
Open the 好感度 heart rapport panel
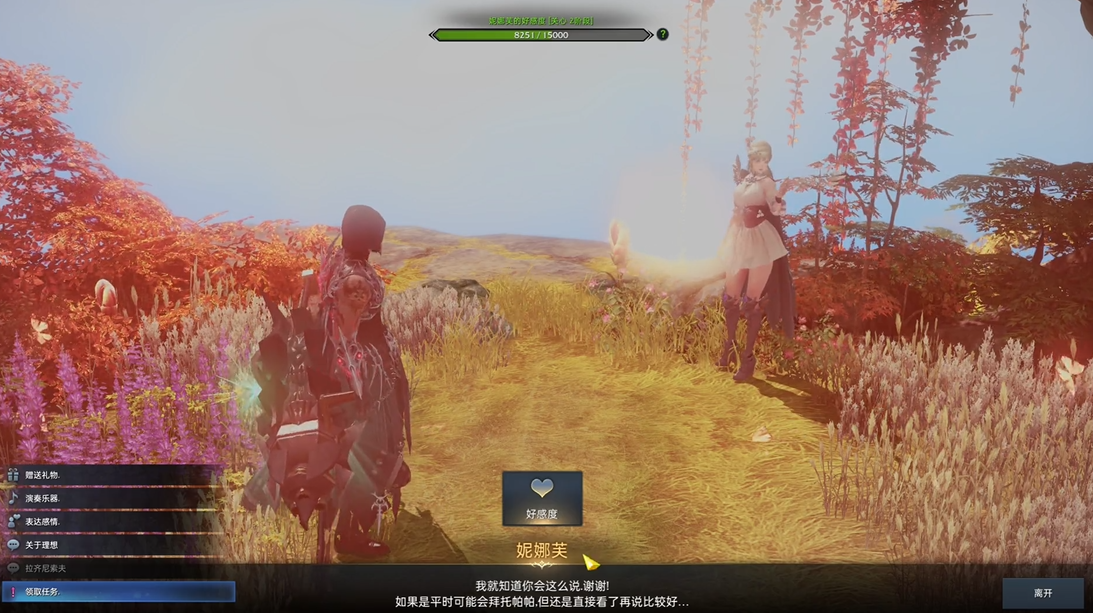(542, 498)
